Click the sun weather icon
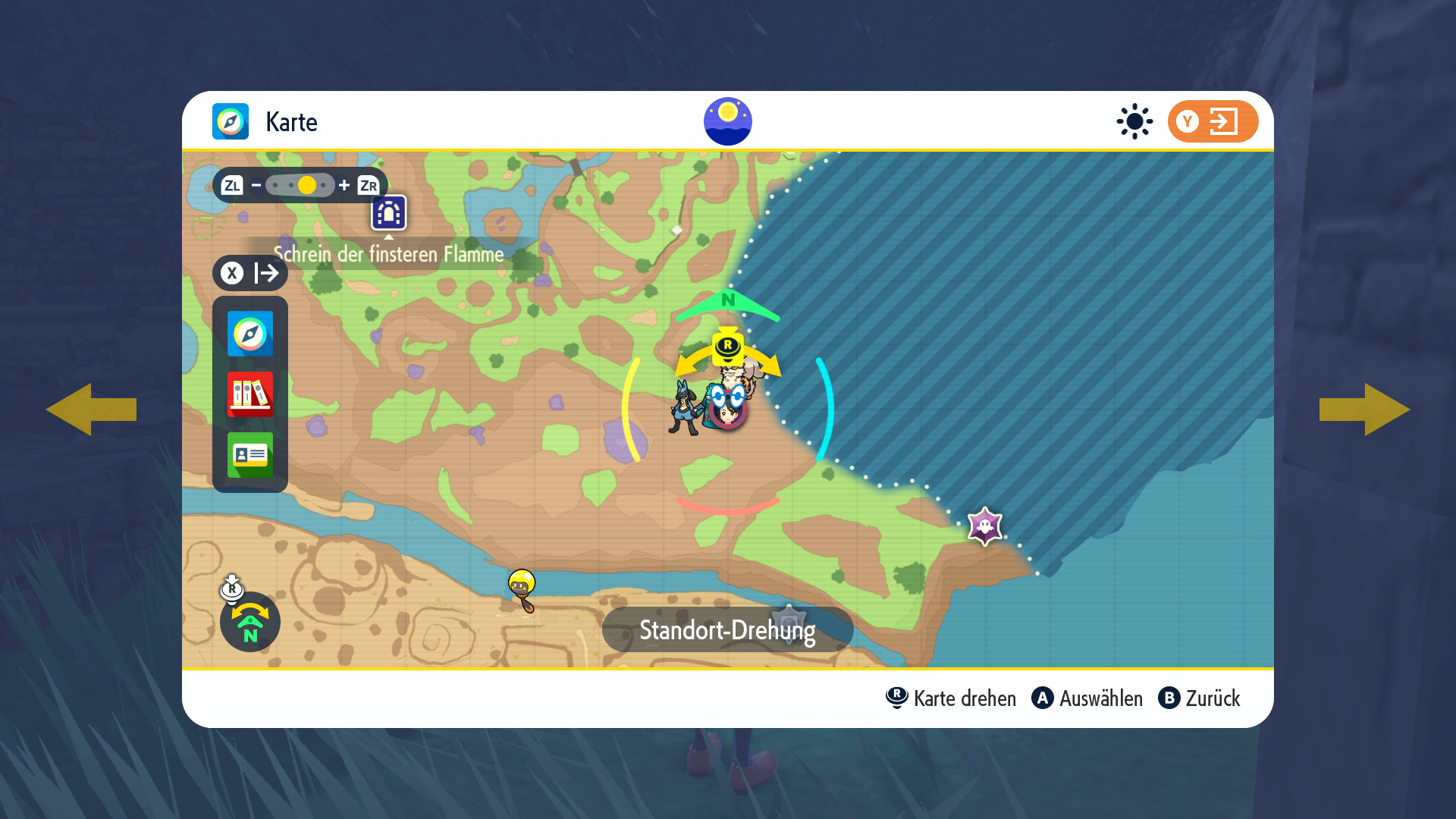The width and height of the screenshot is (1456, 819). click(1134, 121)
